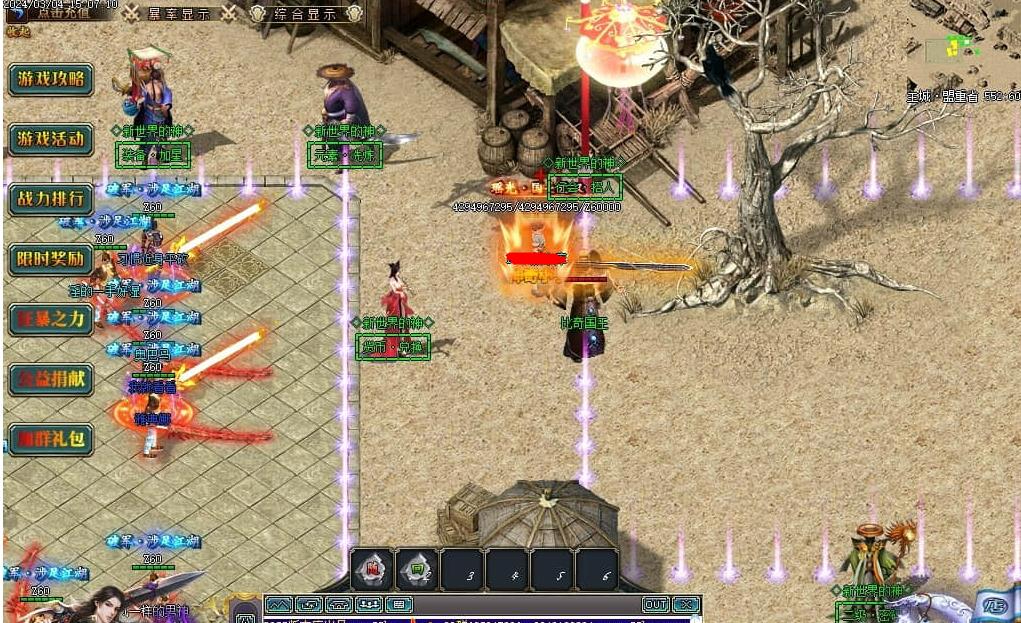
Task: Click the mountain-shaped icon on the chat bar
Action: (x=278, y=605)
